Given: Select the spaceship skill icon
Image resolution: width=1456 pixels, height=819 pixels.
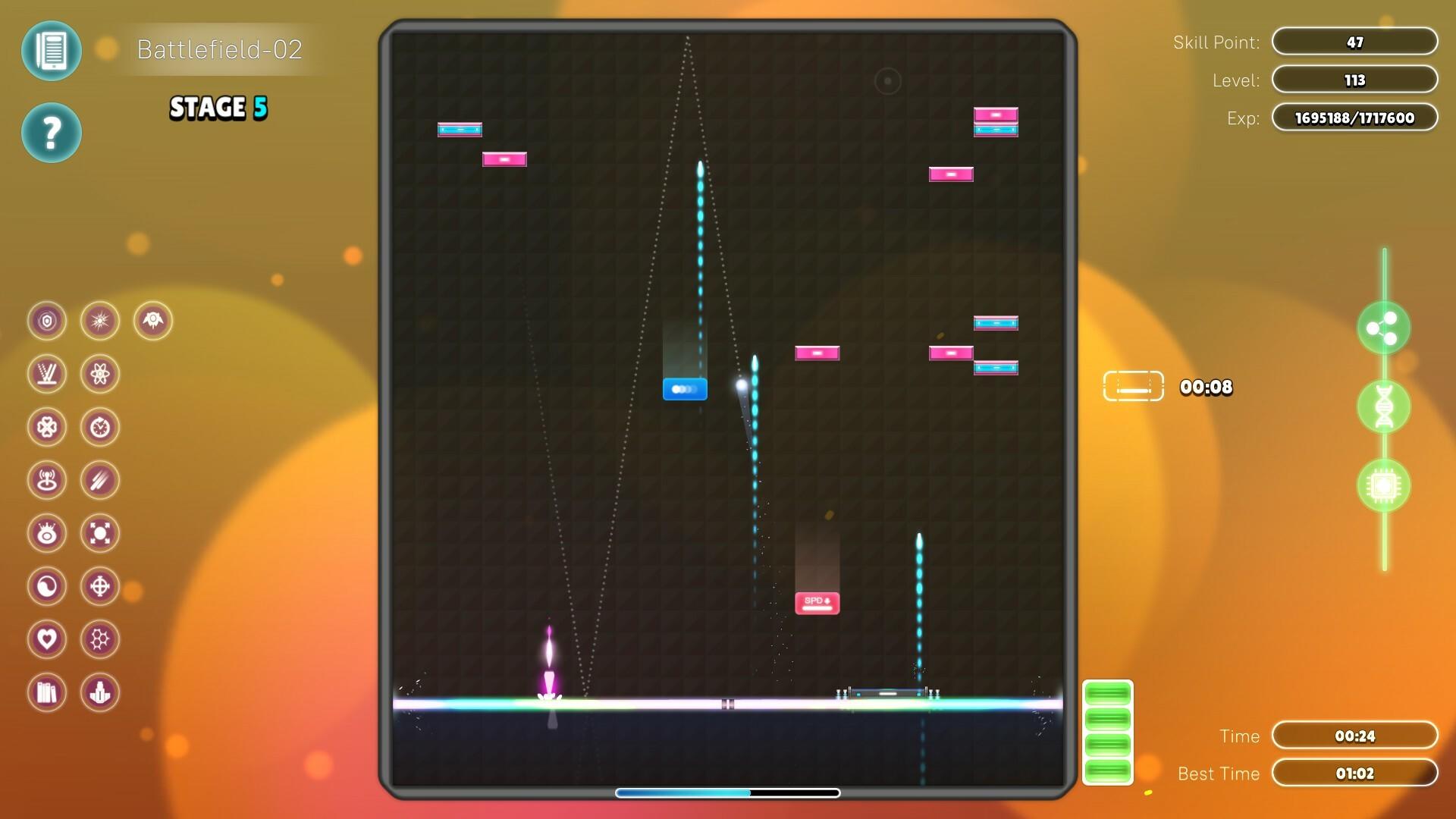Looking at the screenshot, I should point(152,321).
